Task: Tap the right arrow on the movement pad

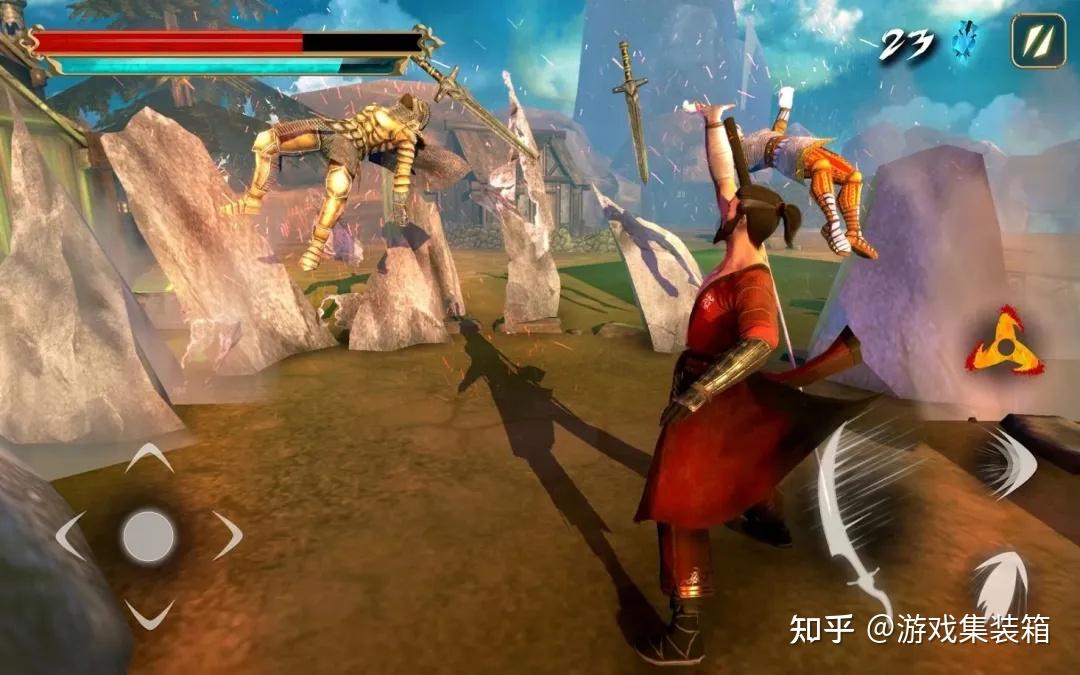Action: coord(227,536)
